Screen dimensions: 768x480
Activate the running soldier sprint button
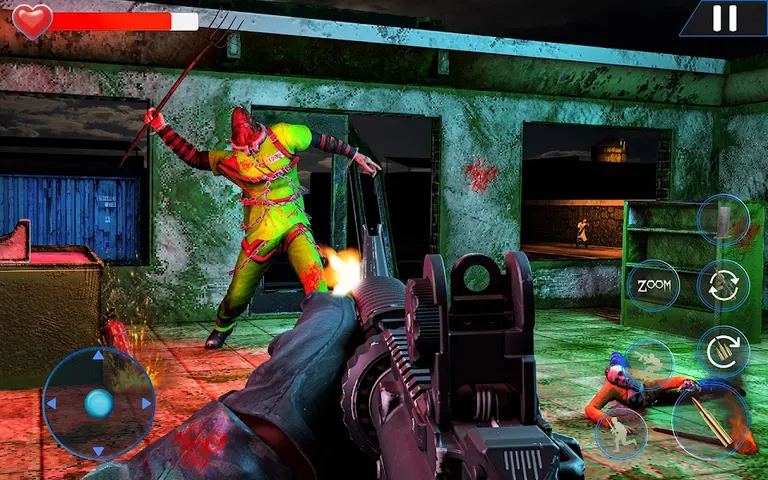(x=648, y=360)
